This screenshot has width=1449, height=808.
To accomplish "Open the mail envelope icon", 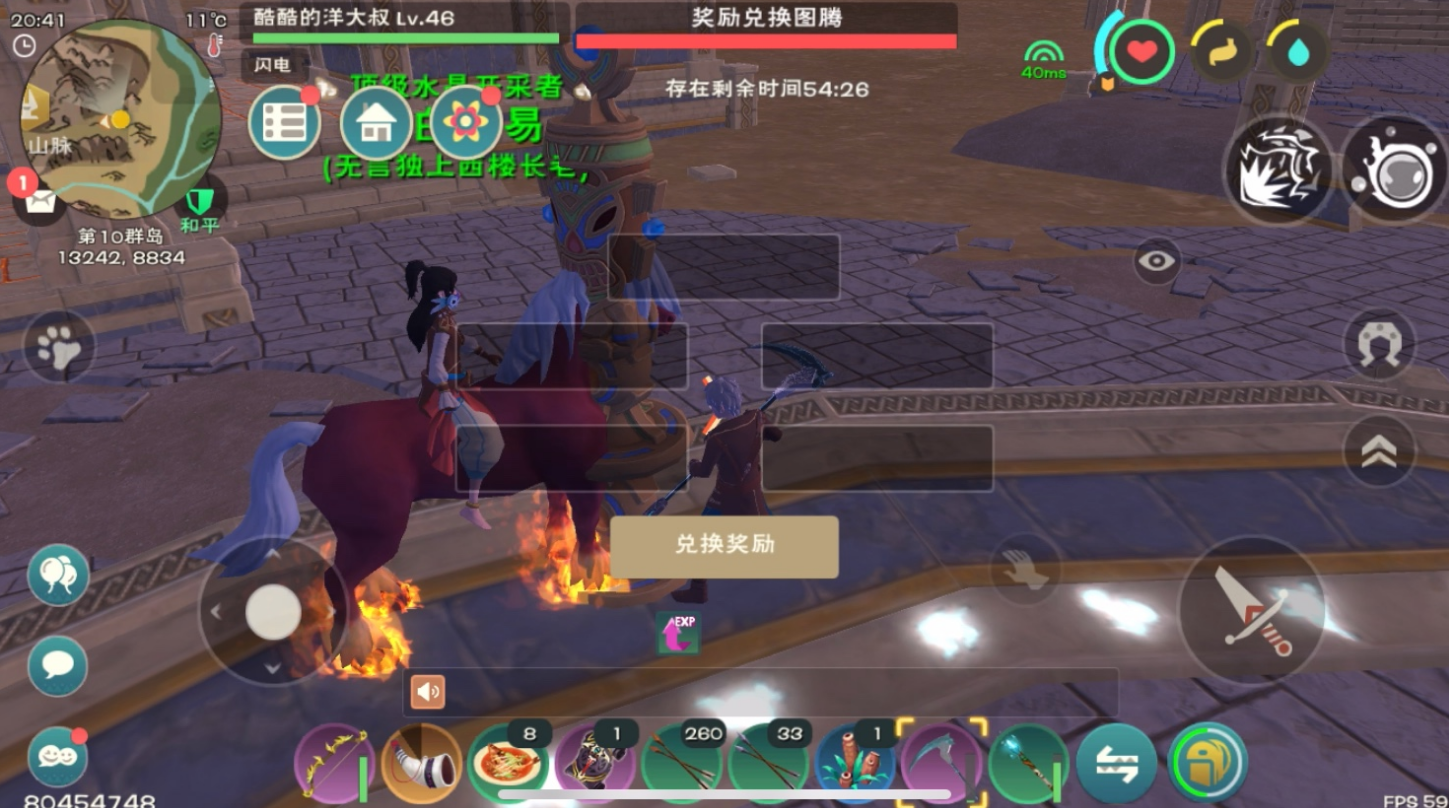I will coord(41,202).
